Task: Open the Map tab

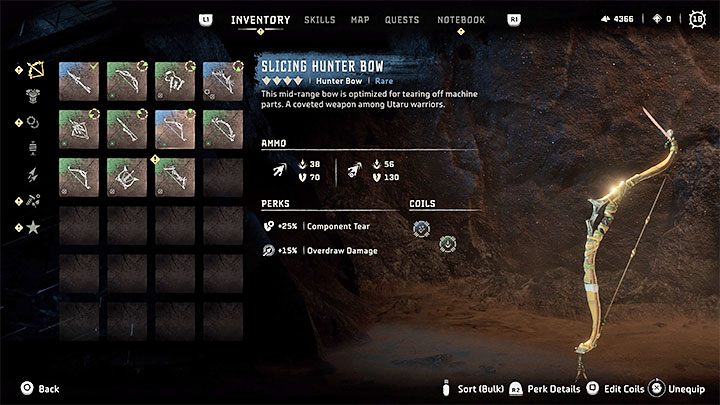Action: (360, 20)
